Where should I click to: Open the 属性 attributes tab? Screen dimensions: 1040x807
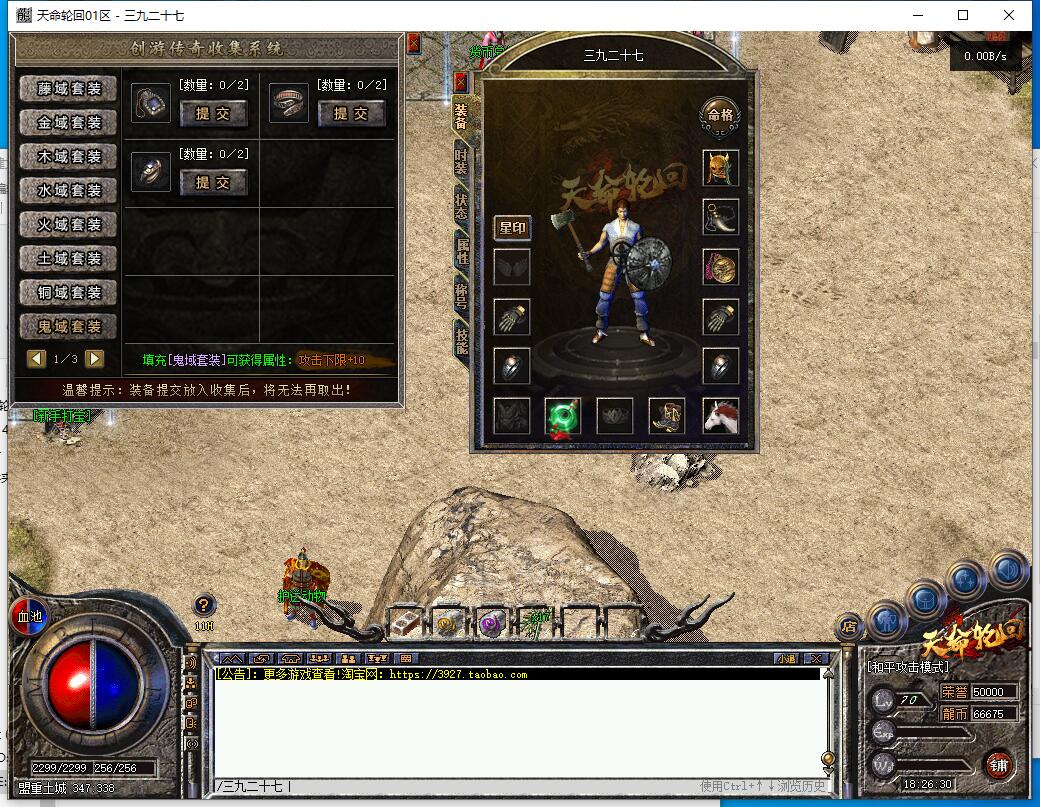point(461,250)
